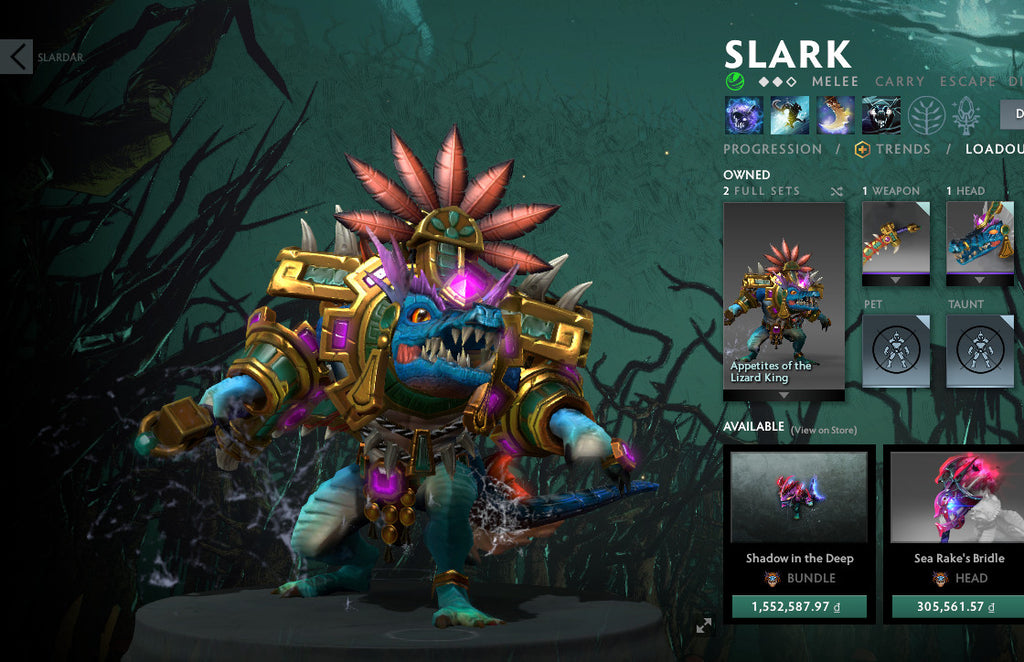Switch to the Trends tab
The width and height of the screenshot is (1024, 662).
(893, 149)
